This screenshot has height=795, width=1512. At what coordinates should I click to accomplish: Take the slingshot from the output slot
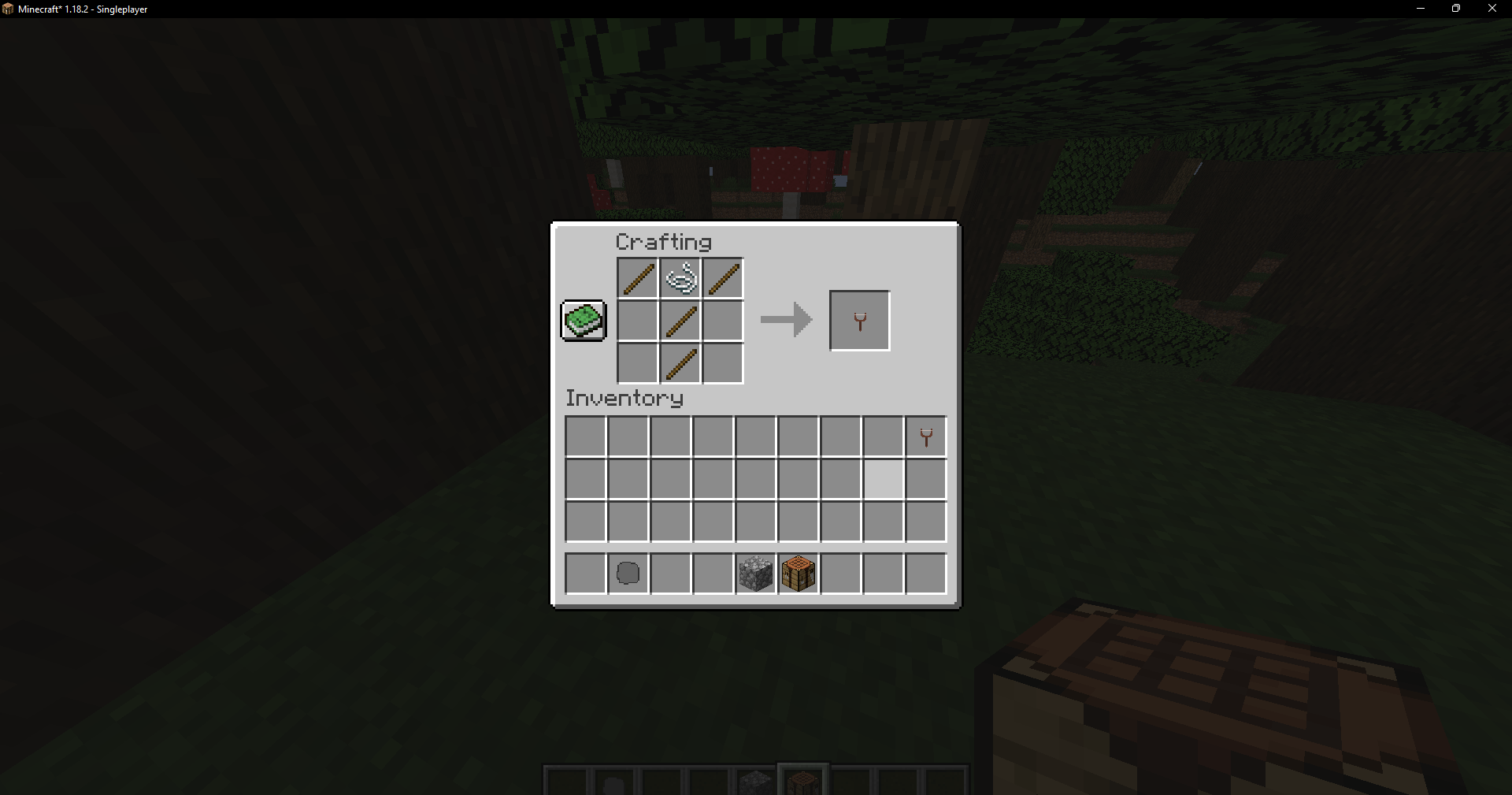(859, 320)
